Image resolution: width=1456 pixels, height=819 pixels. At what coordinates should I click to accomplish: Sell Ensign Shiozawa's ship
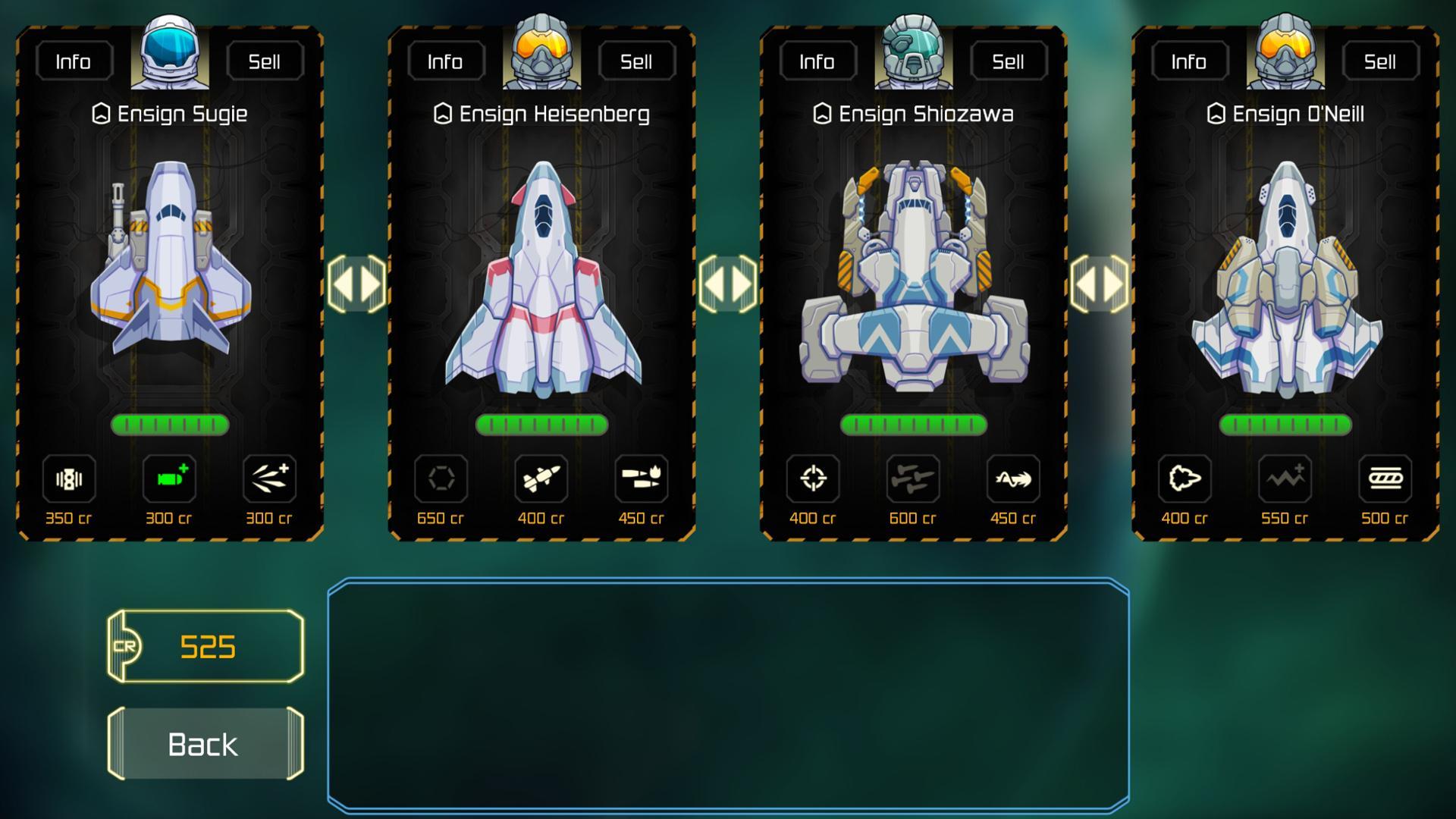1009,61
